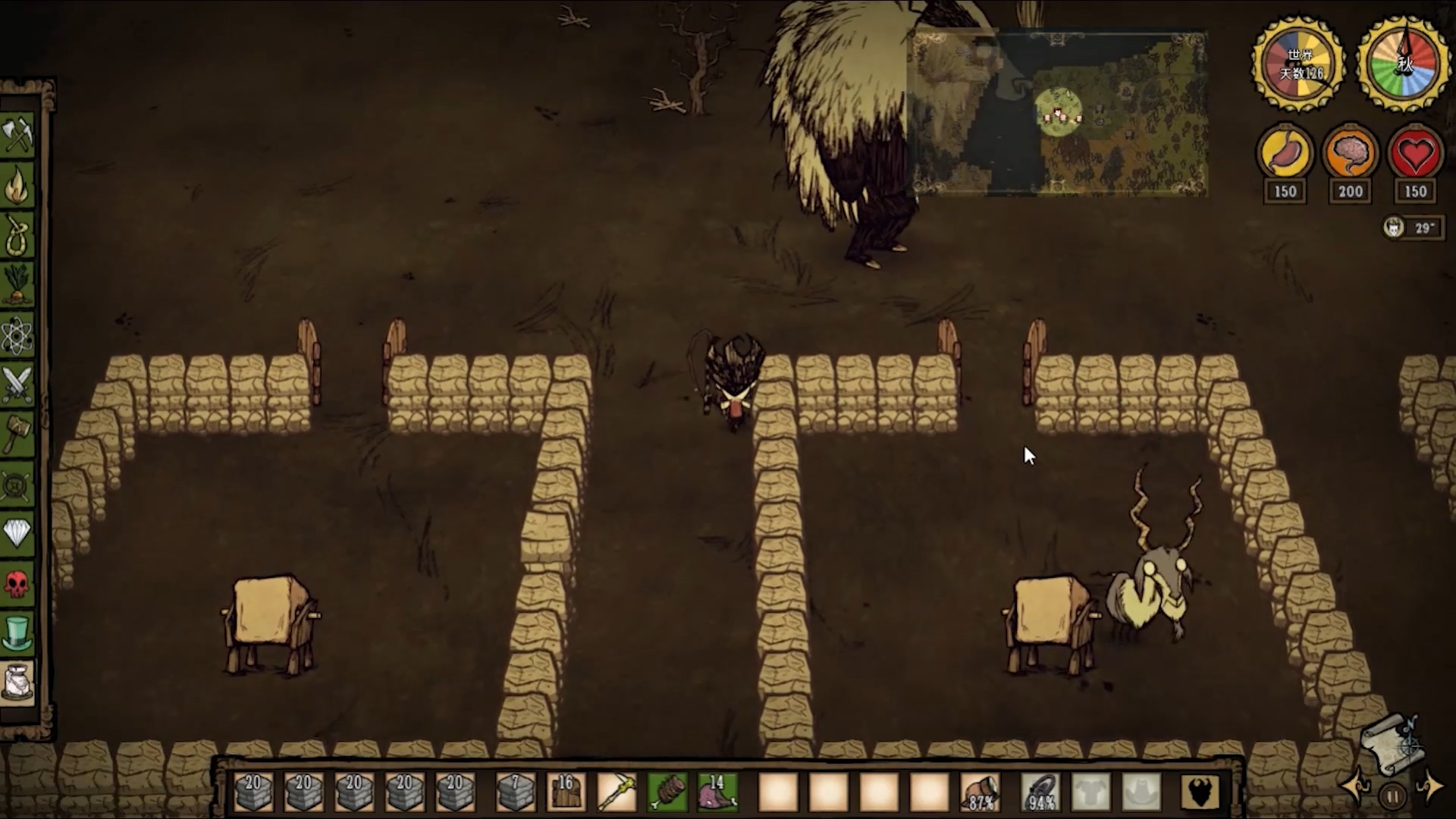This screenshot has height=819, width=1456.
Task: Open the map scroll button
Action: click(x=1390, y=744)
